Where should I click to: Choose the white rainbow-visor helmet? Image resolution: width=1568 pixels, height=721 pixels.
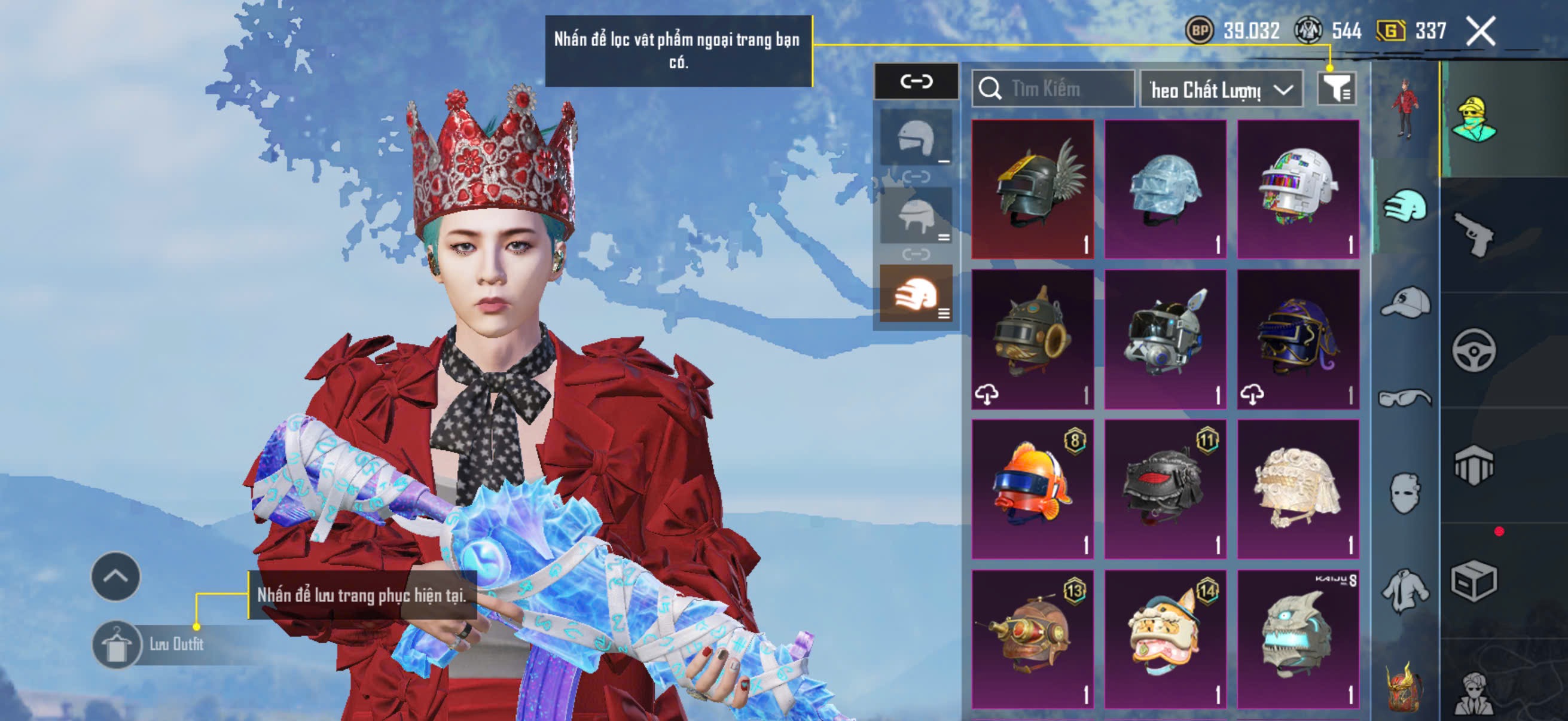(1297, 188)
